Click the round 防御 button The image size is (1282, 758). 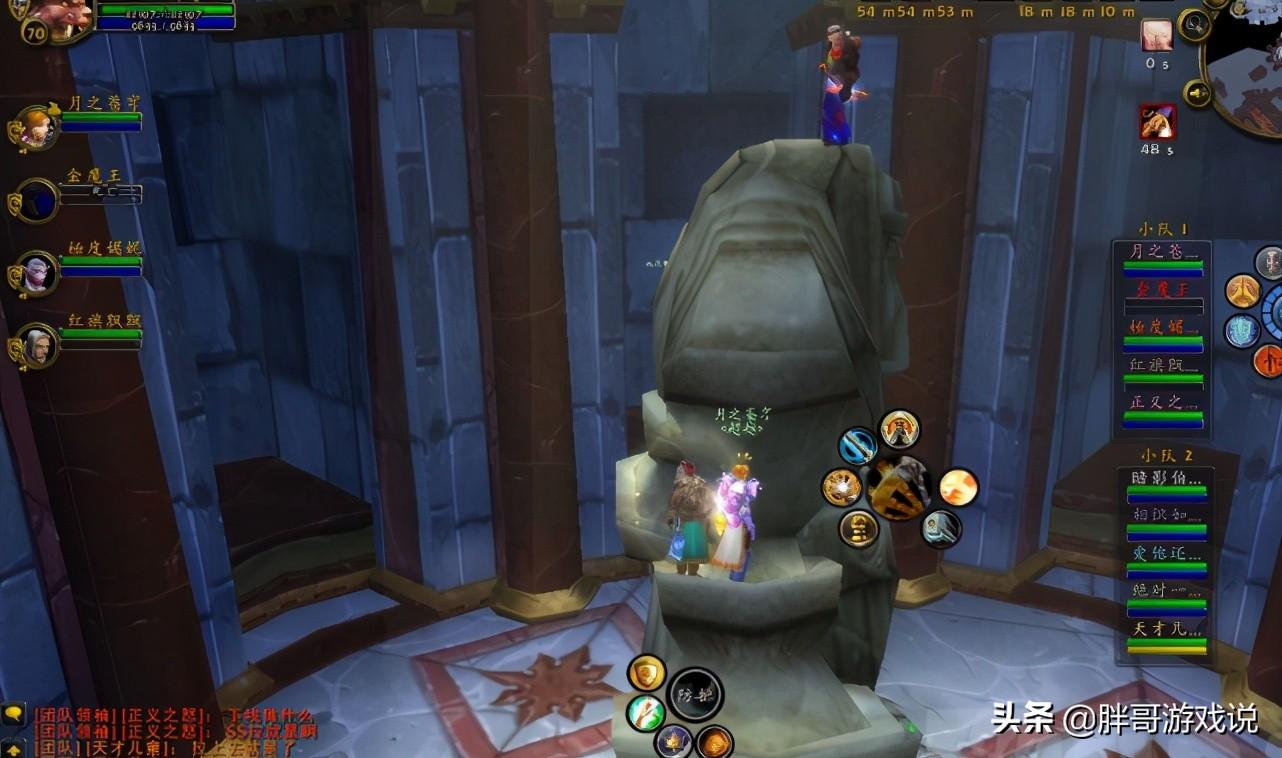(695, 695)
